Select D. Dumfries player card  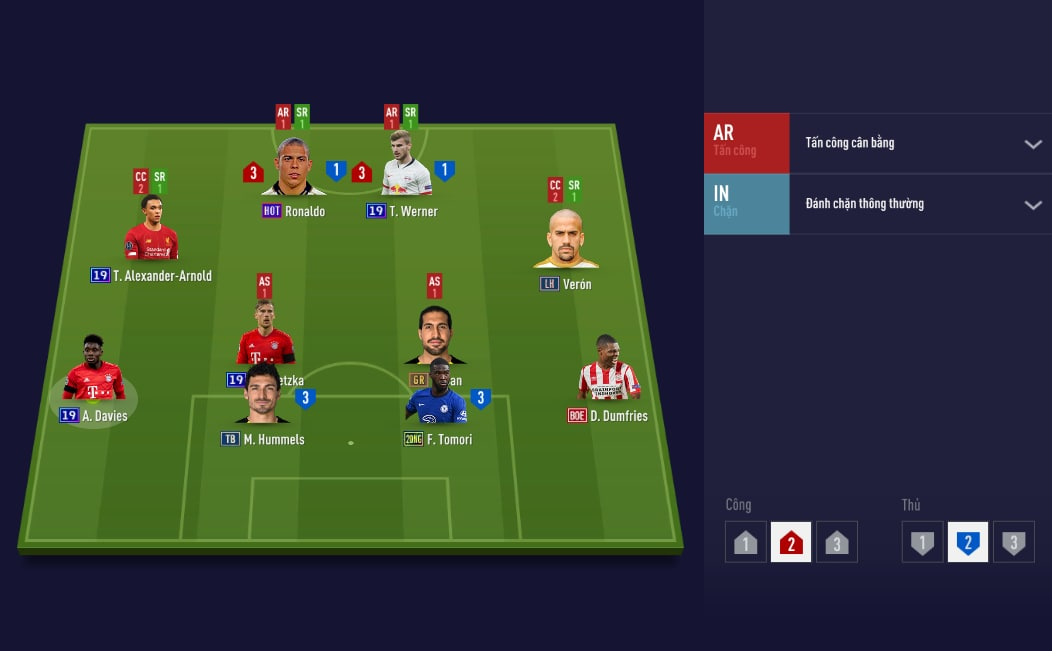coord(608,372)
